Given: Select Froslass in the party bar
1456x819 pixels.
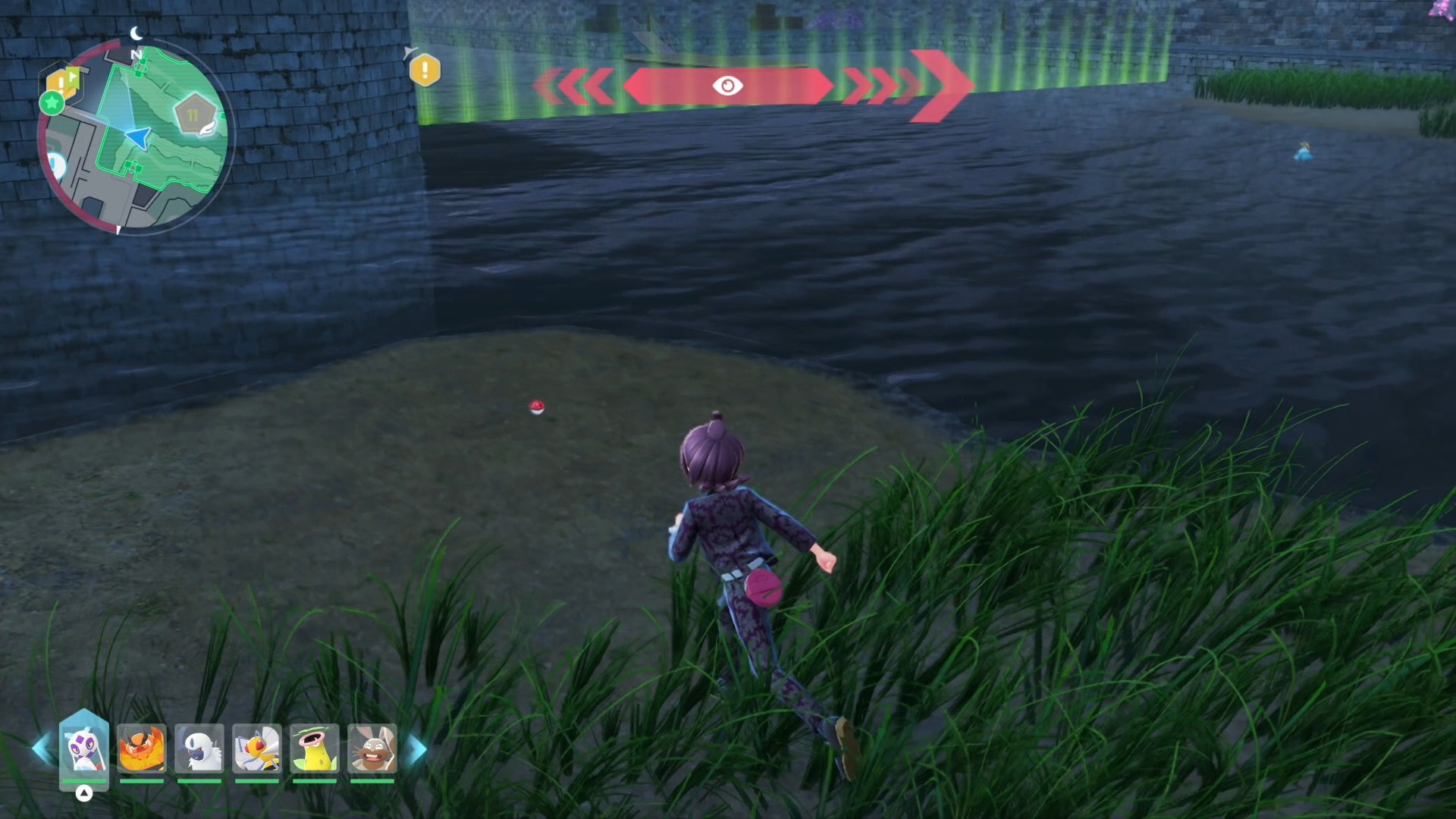Looking at the screenshot, I should coord(83,748).
